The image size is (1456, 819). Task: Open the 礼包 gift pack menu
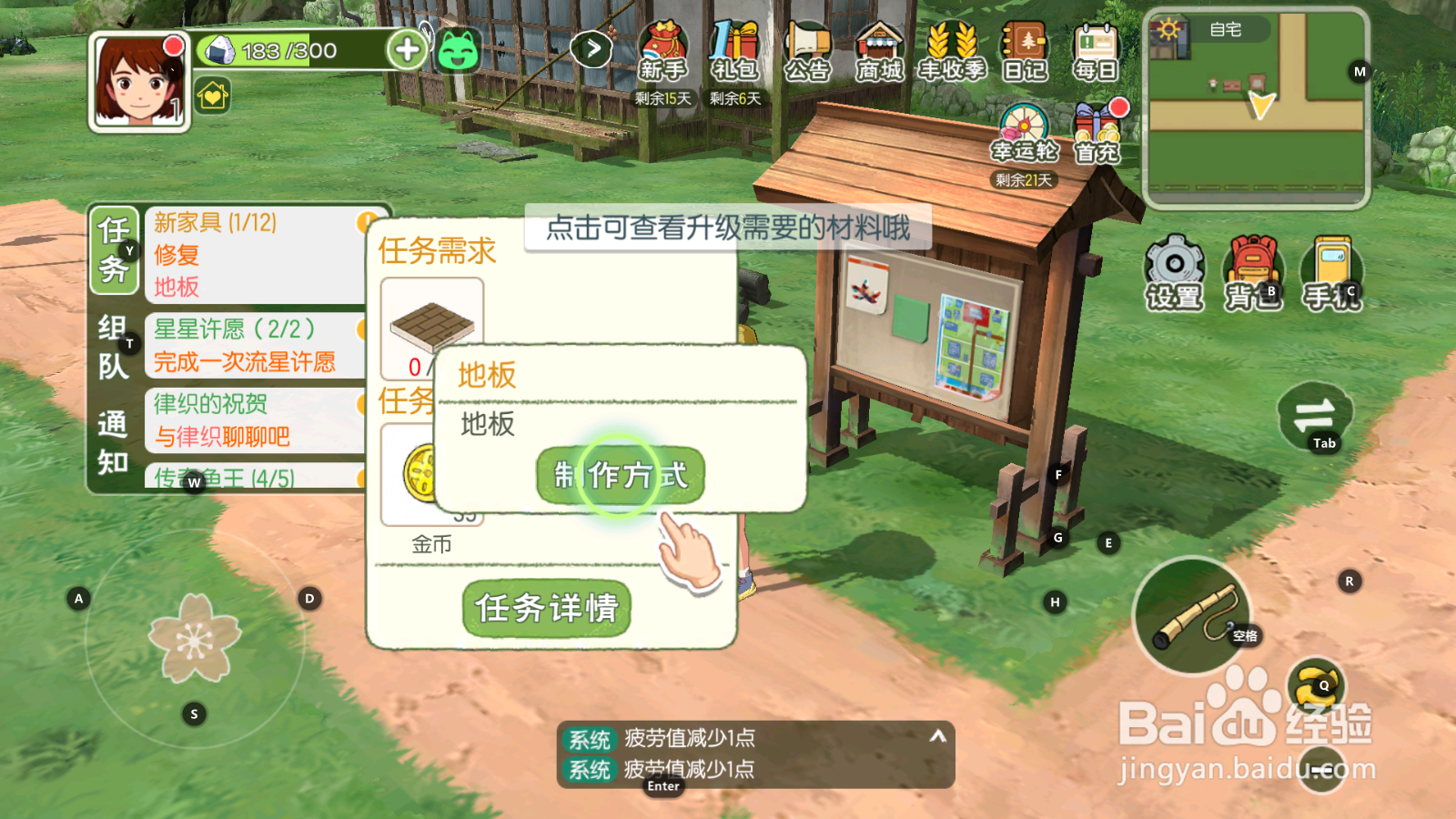coord(733,50)
